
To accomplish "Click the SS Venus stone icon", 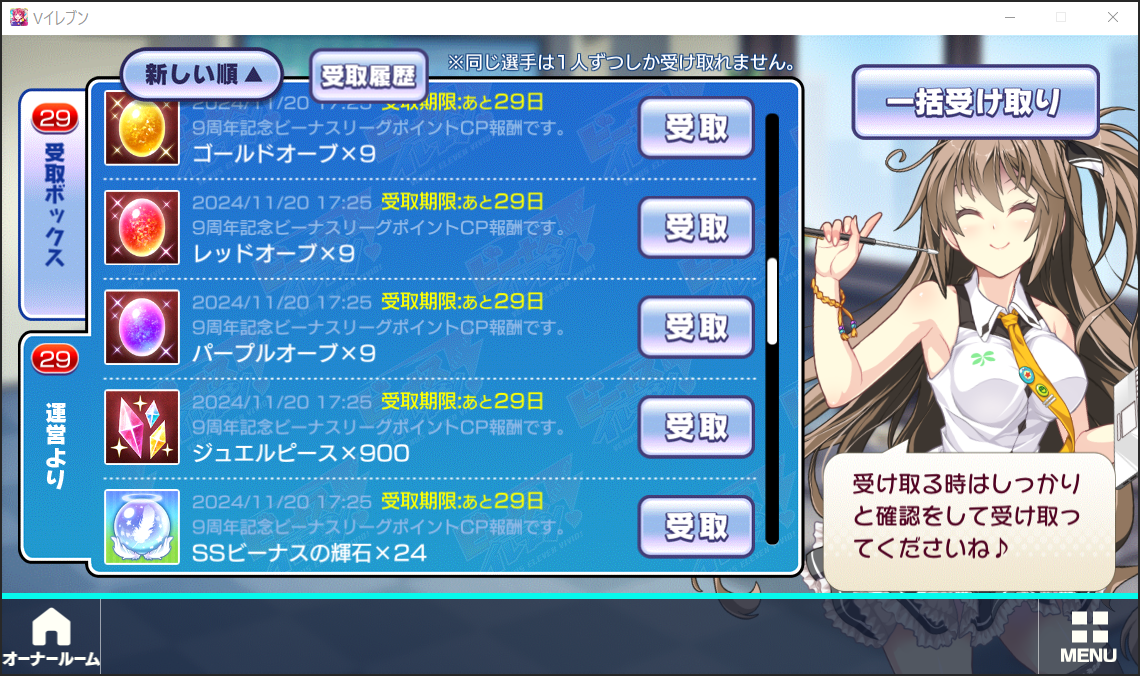I will click(142, 526).
